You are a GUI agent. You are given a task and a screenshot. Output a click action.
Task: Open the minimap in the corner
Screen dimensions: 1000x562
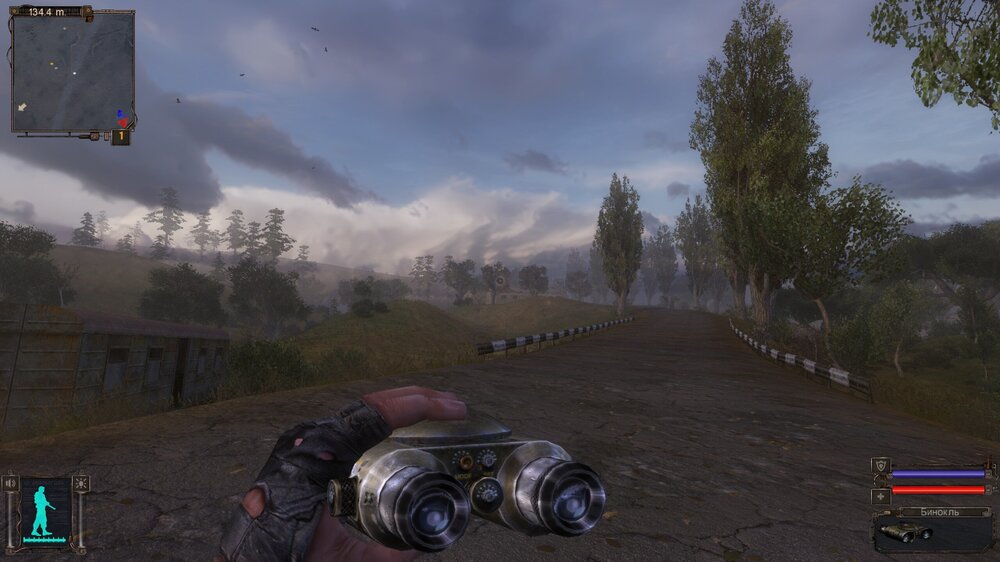pos(73,71)
